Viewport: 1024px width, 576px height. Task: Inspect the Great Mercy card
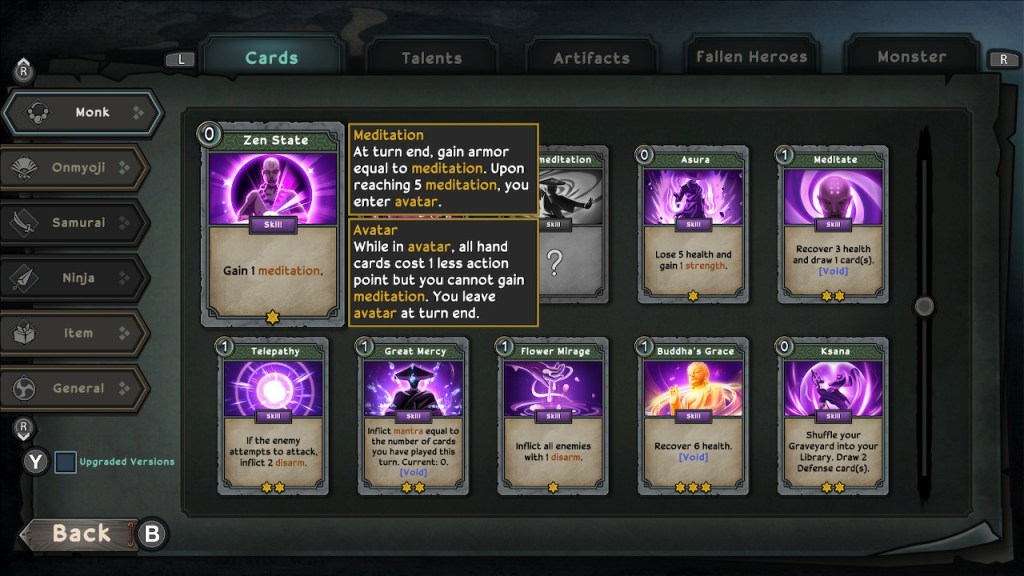pyautogui.click(x=413, y=417)
